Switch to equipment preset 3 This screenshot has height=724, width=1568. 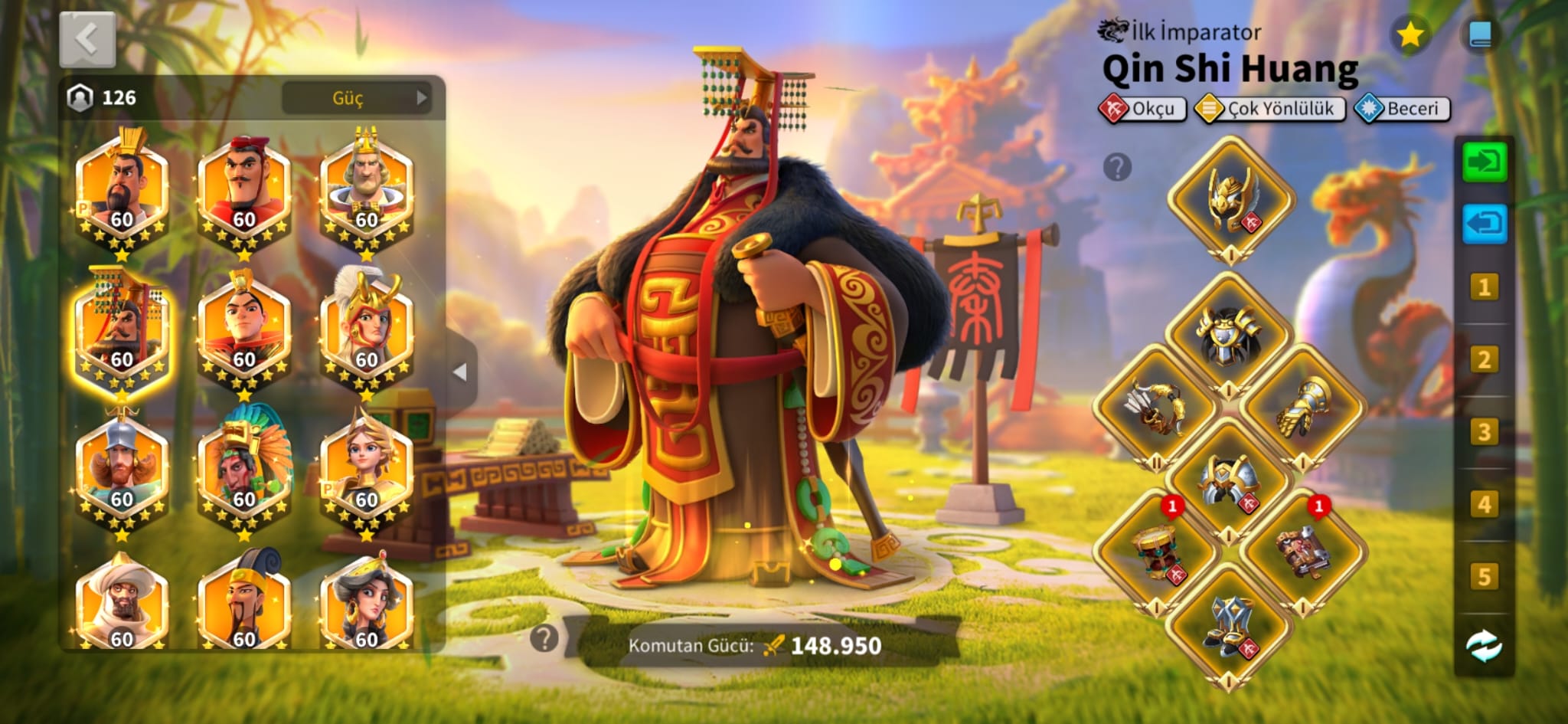(x=1484, y=432)
